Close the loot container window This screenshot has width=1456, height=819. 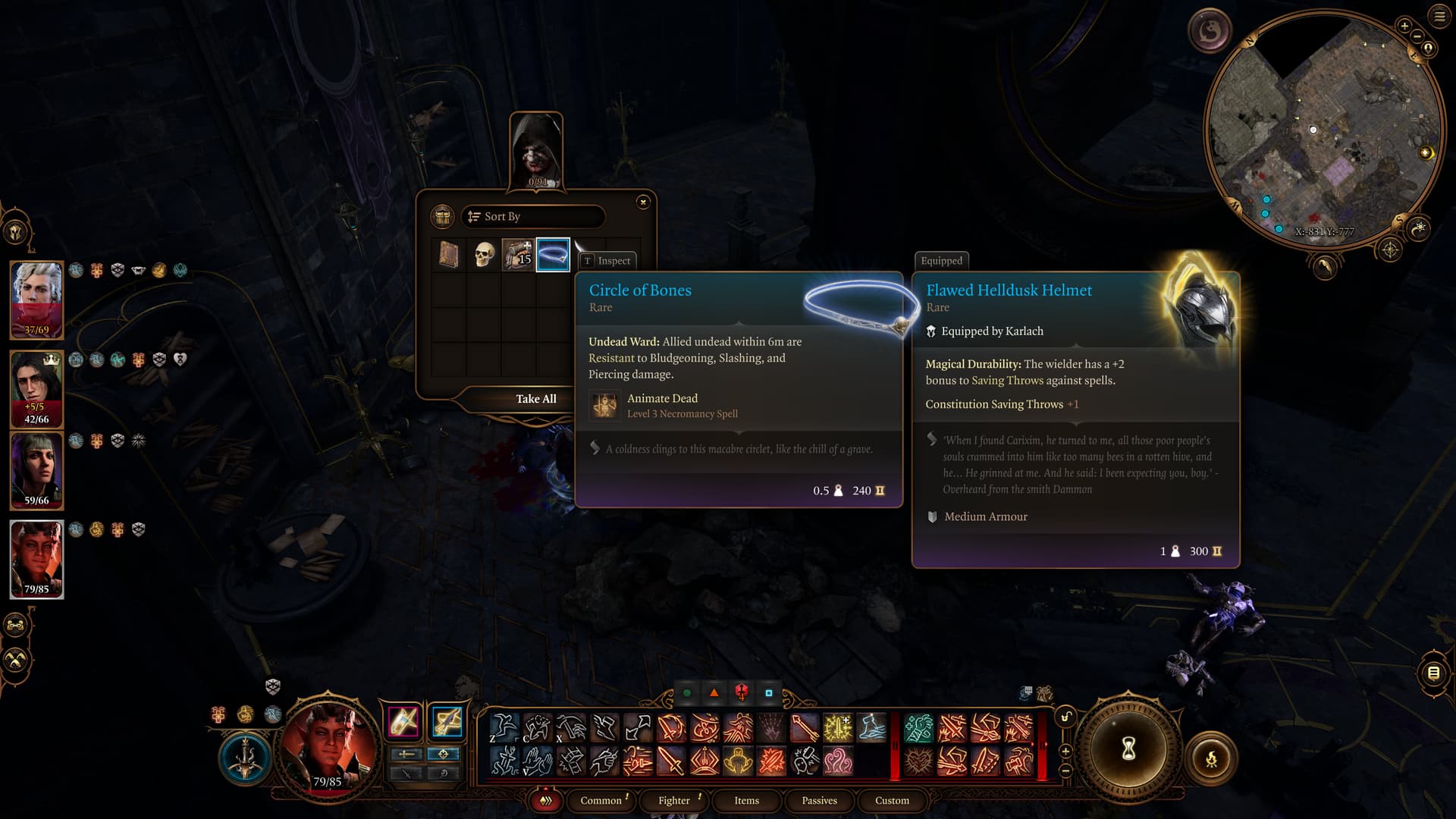coord(643,202)
